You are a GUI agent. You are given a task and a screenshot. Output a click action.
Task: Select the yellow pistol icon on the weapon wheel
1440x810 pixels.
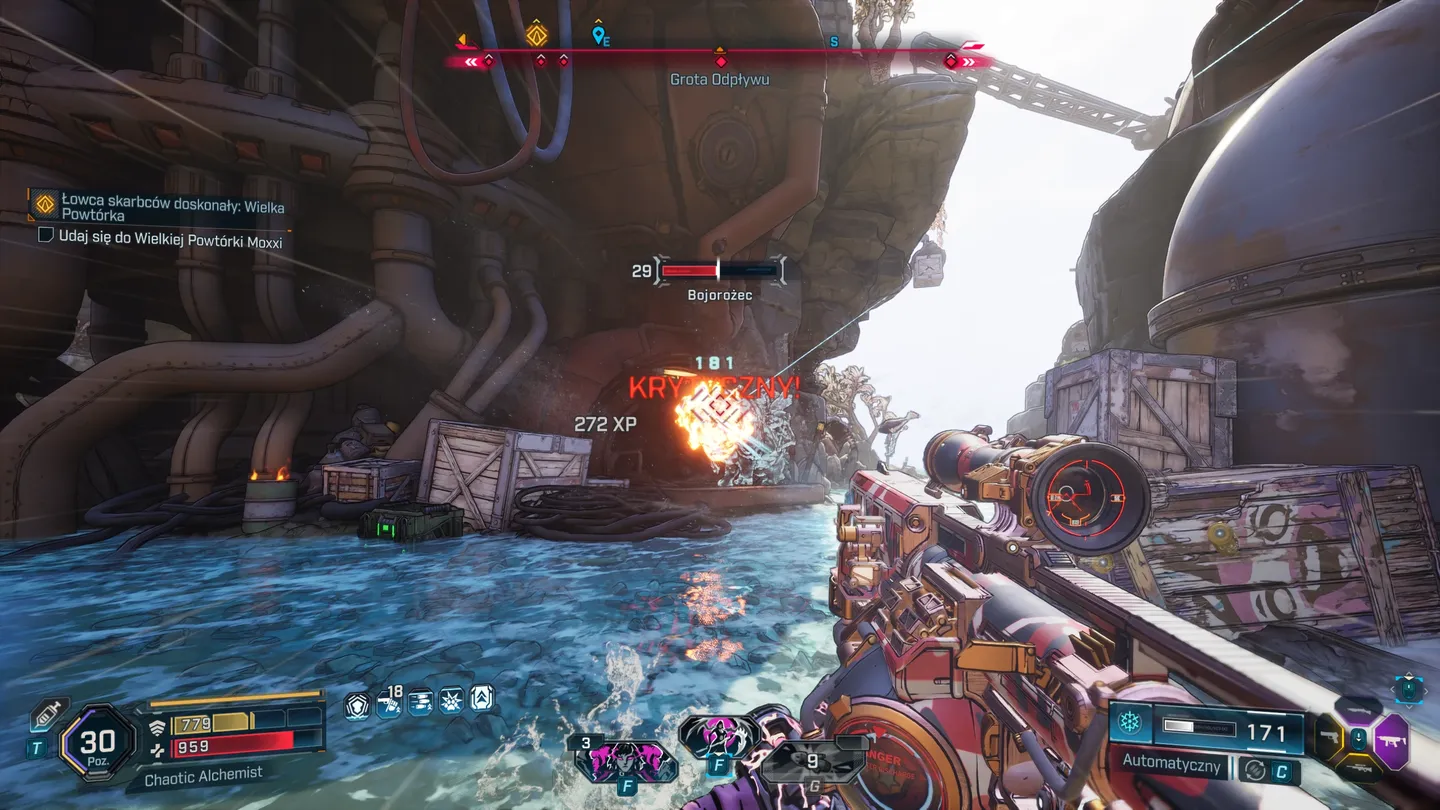[x=1330, y=737]
